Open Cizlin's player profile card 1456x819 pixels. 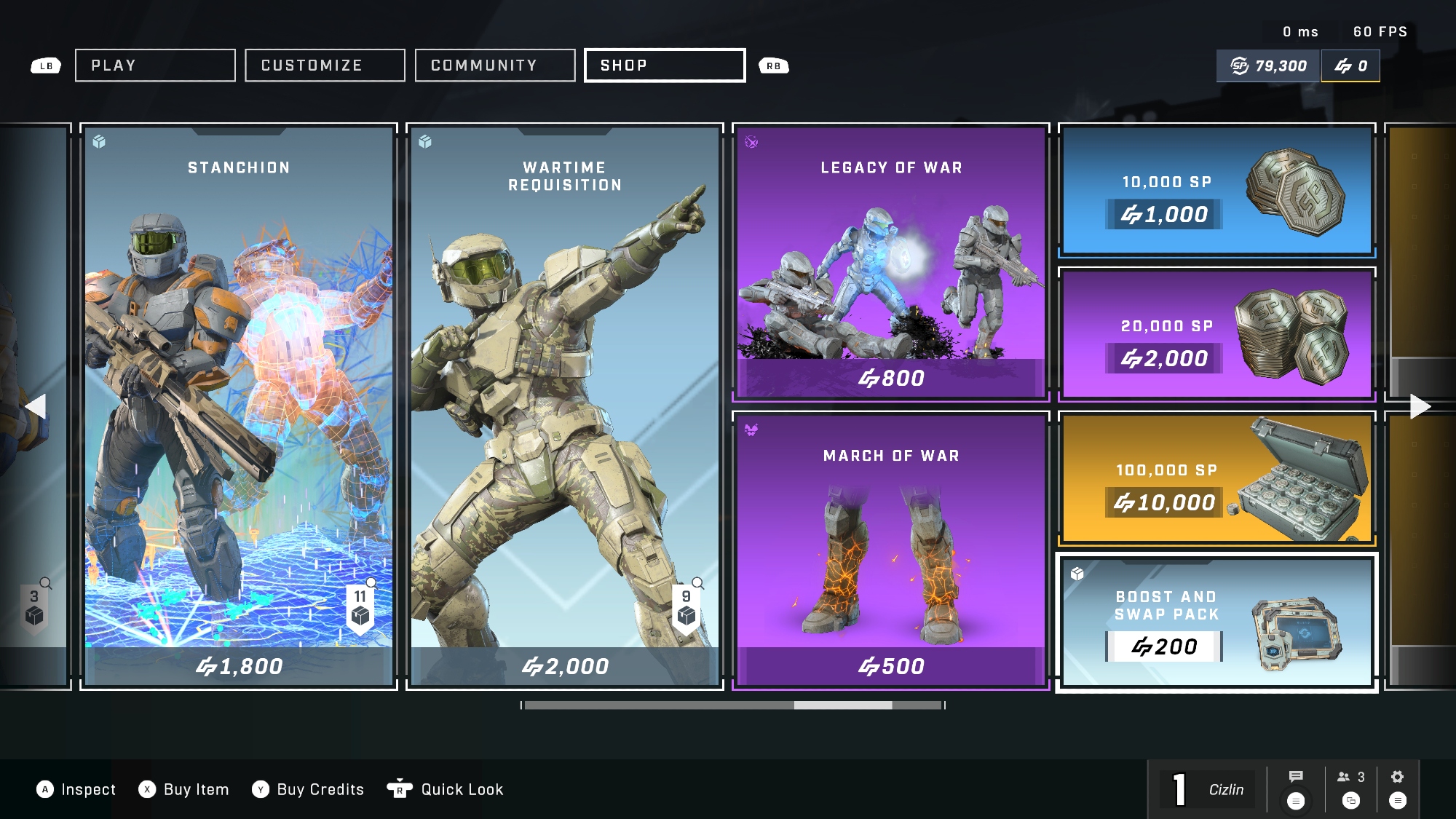point(1208,790)
